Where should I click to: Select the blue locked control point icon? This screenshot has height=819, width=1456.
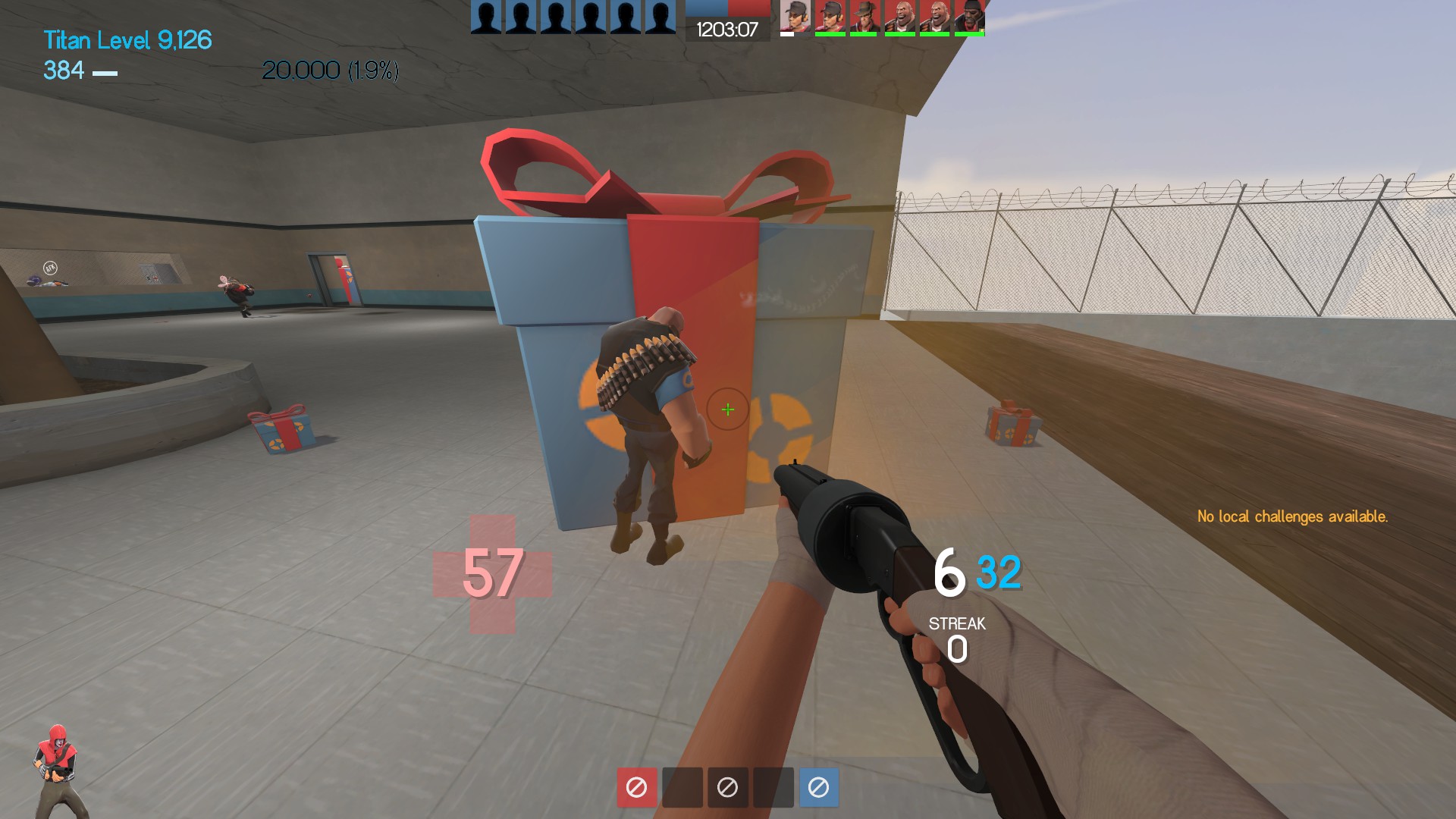point(818,787)
